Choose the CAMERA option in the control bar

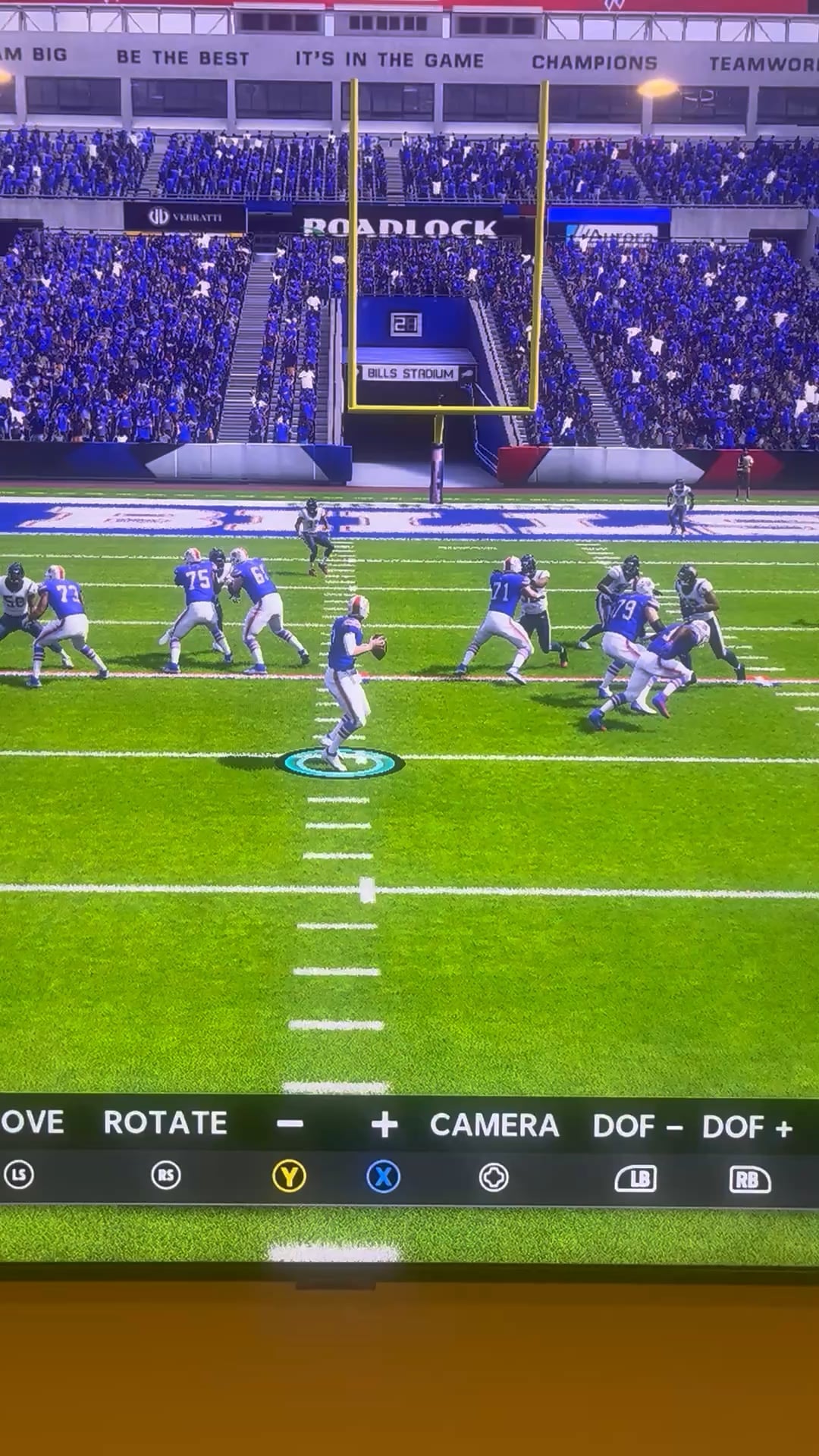click(x=494, y=1125)
